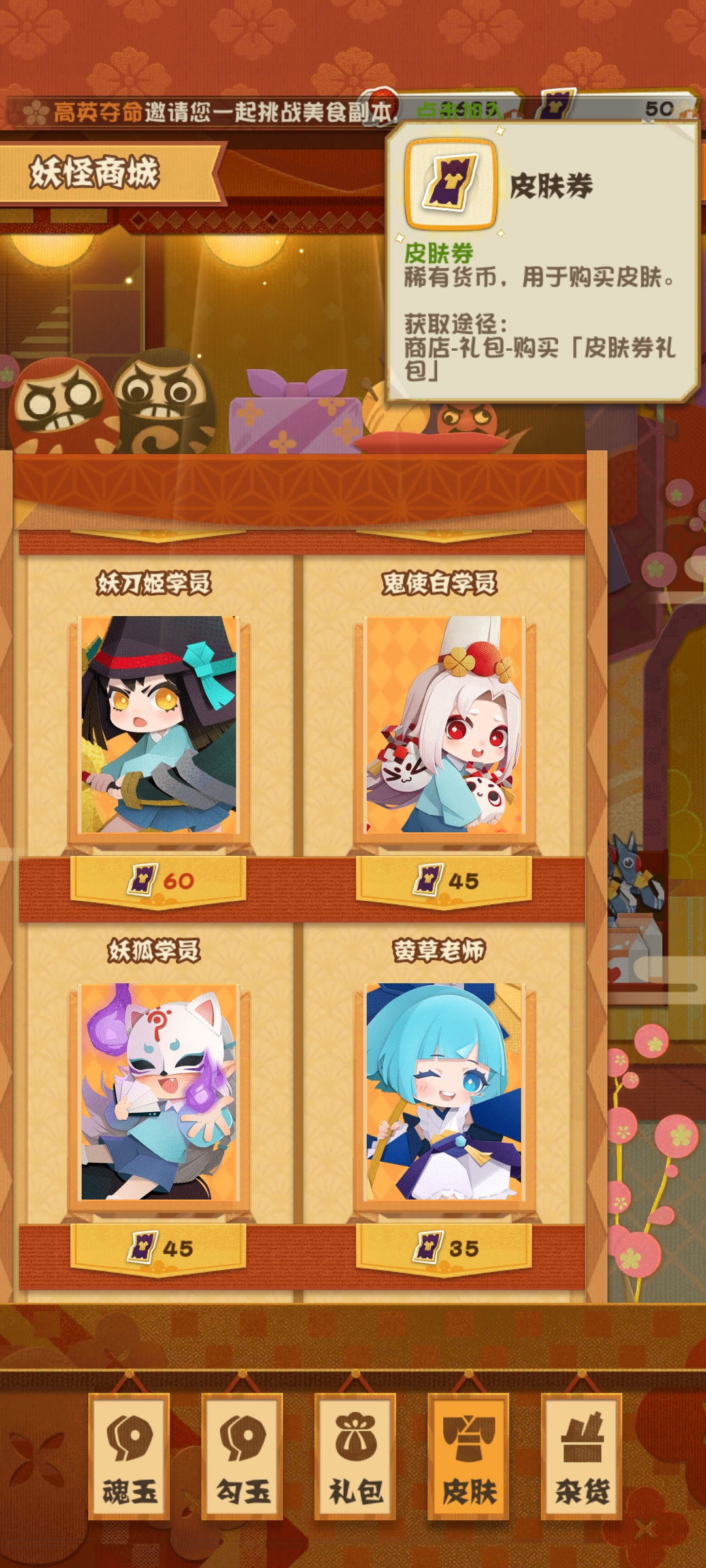The height and width of the screenshot is (1568, 706).
Task: Choose the 皮肤 skin tab
Action: coord(469,1456)
